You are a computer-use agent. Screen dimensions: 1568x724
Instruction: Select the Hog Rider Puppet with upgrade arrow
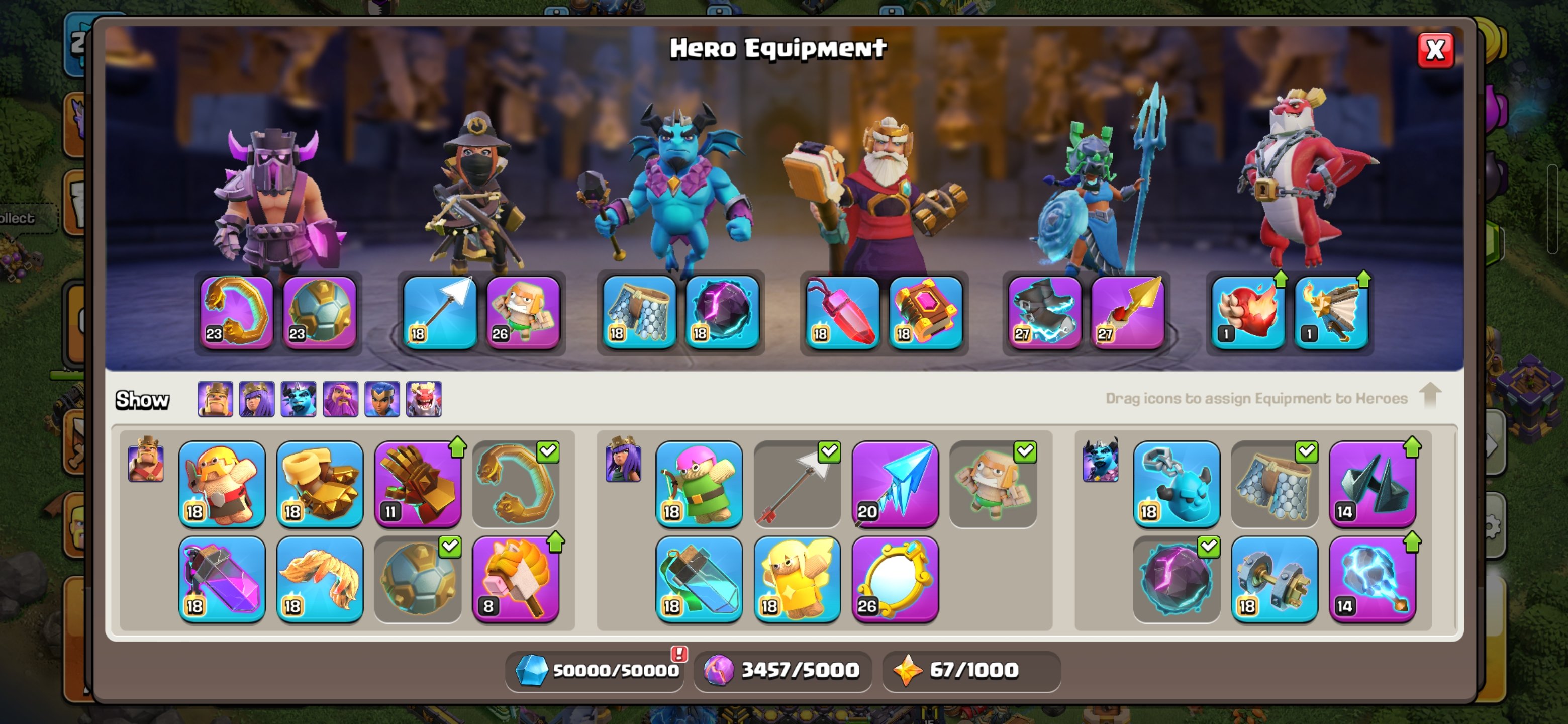[516, 579]
